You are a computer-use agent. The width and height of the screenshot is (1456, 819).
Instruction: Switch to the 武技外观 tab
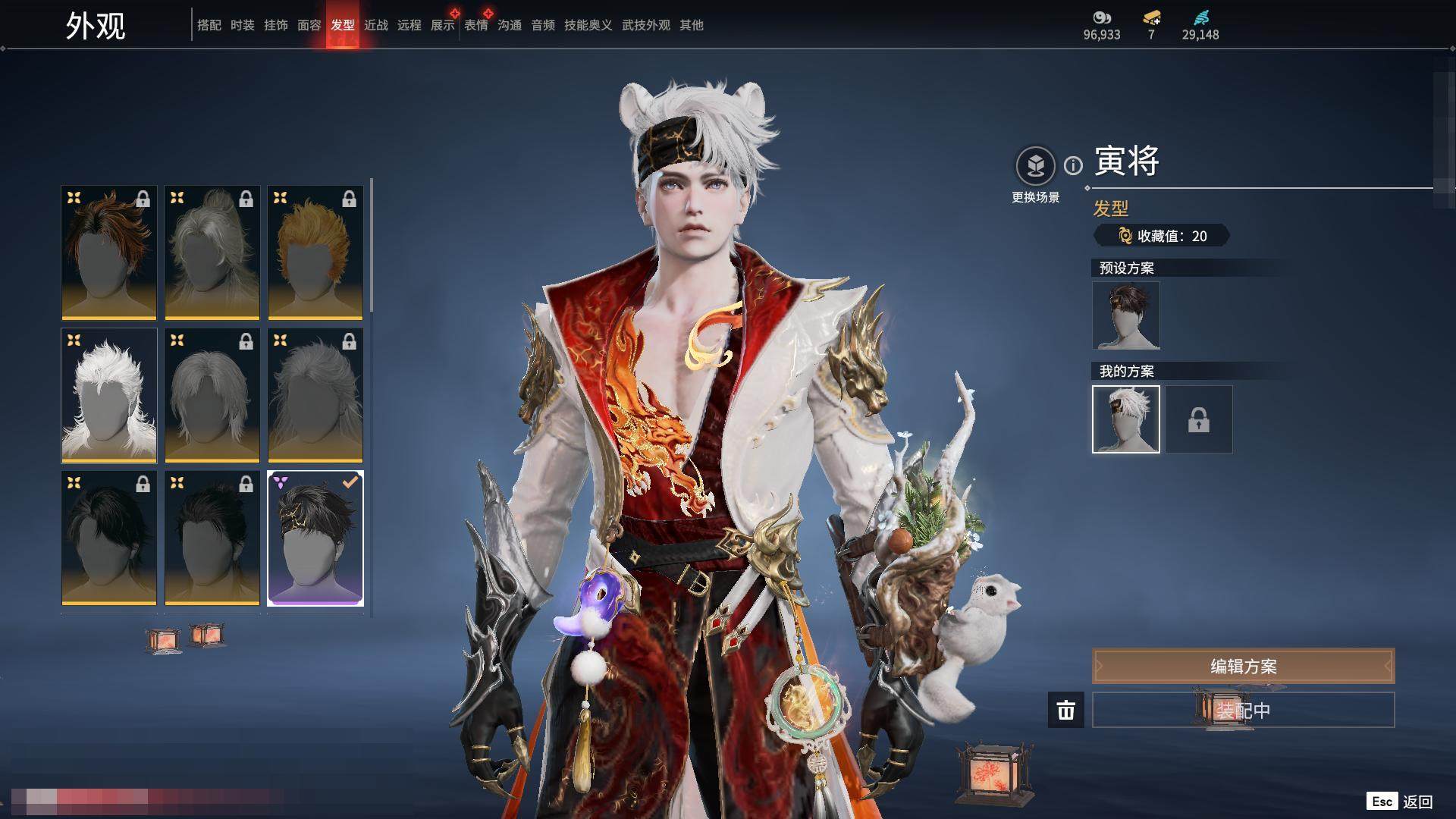[645, 25]
